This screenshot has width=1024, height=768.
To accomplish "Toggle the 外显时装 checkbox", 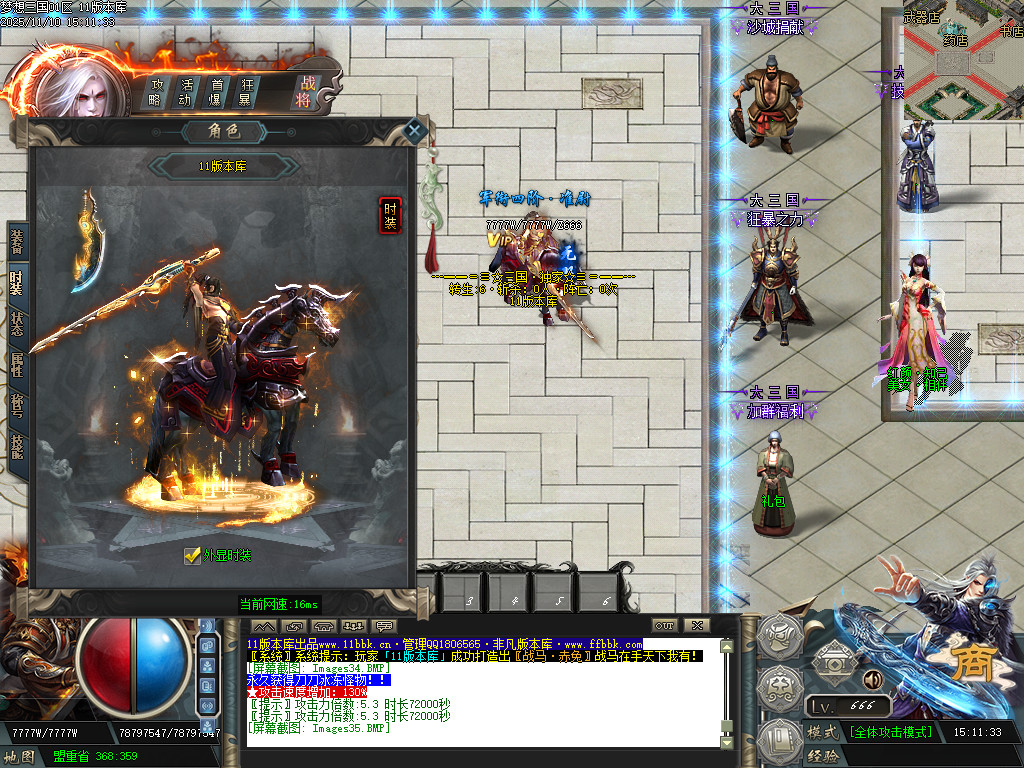I will click(193, 556).
